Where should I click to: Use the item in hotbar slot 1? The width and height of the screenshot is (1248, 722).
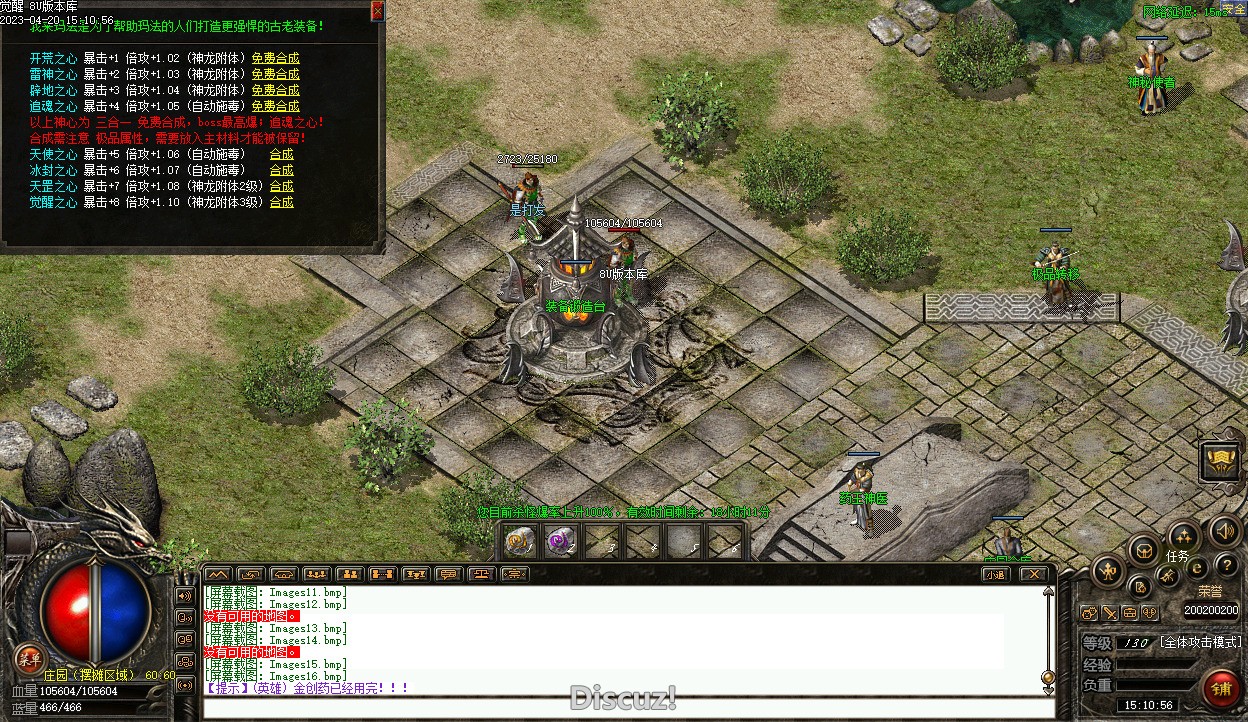pos(518,542)
